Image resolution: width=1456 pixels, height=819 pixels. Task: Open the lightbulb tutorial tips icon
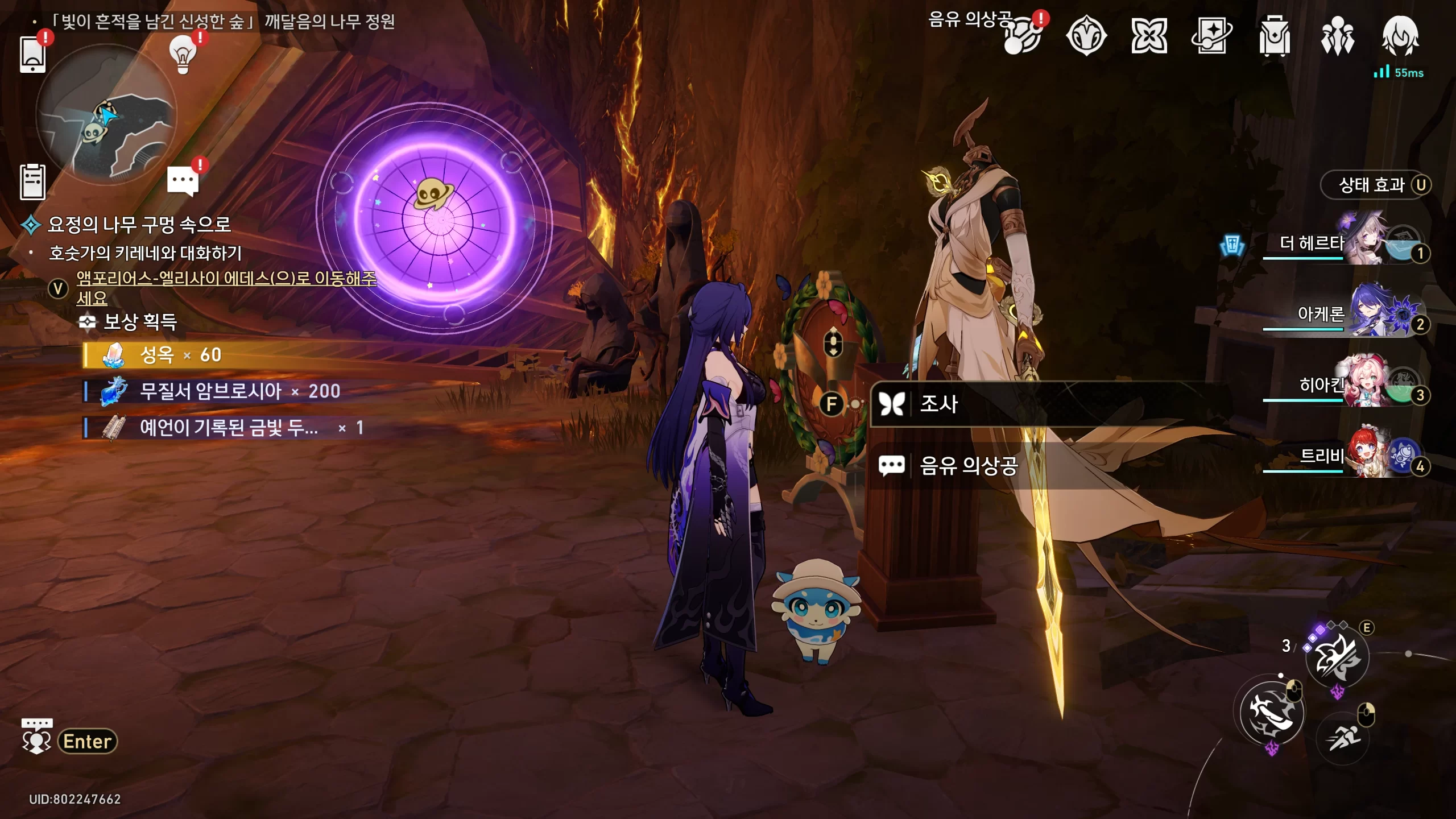pos(183,54)
